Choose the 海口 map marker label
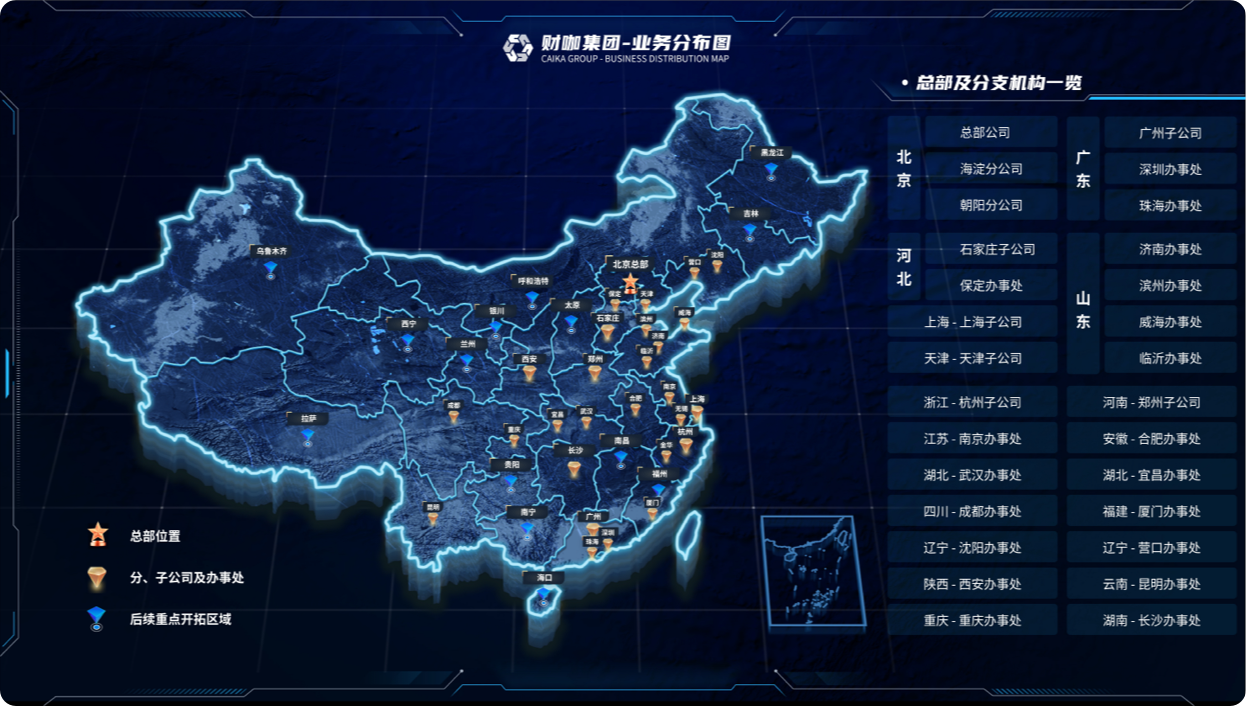The image size is (1246, 706). tap(544, 578)
